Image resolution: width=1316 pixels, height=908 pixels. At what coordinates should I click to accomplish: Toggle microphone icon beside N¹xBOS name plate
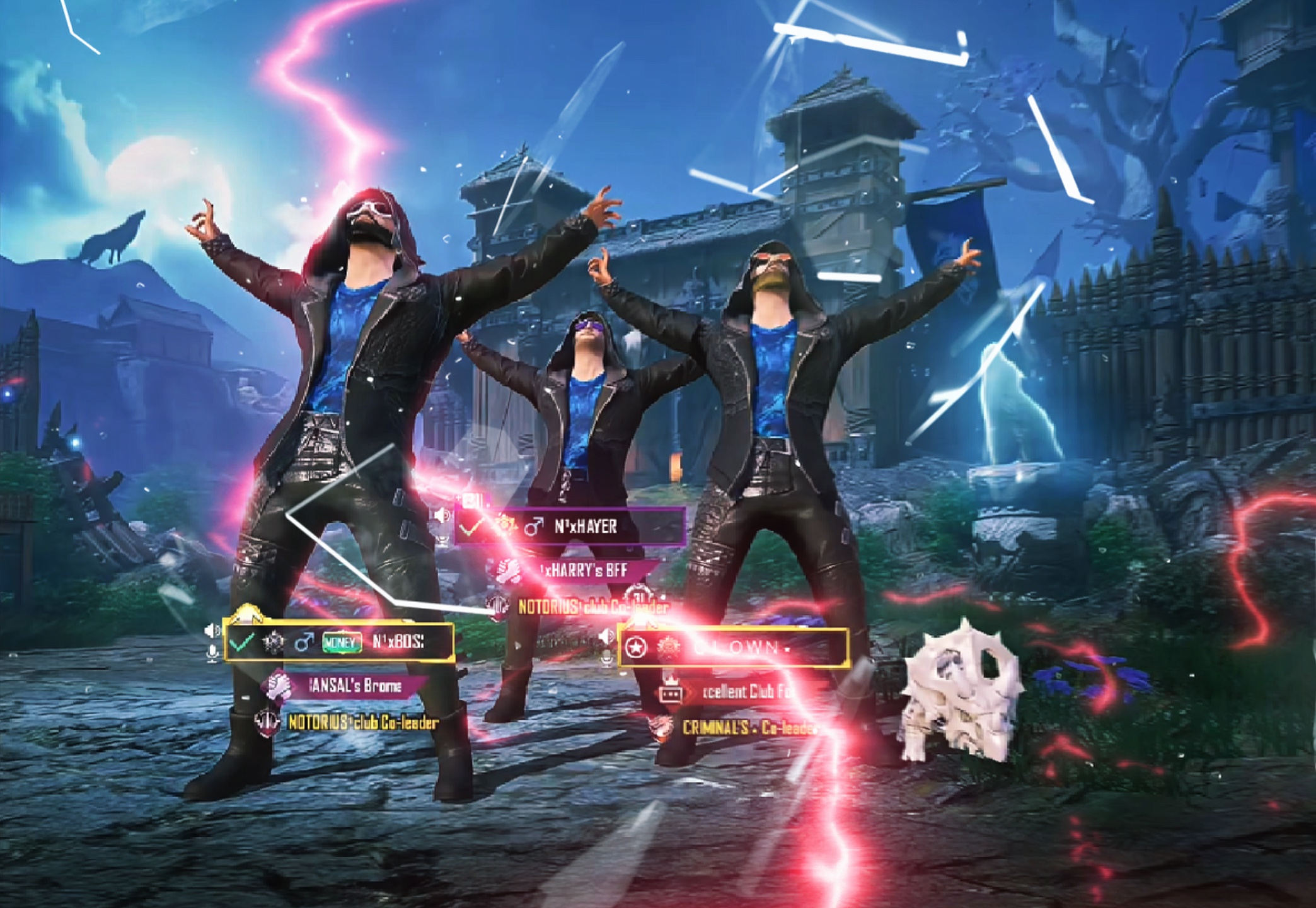tap(212, 653)
